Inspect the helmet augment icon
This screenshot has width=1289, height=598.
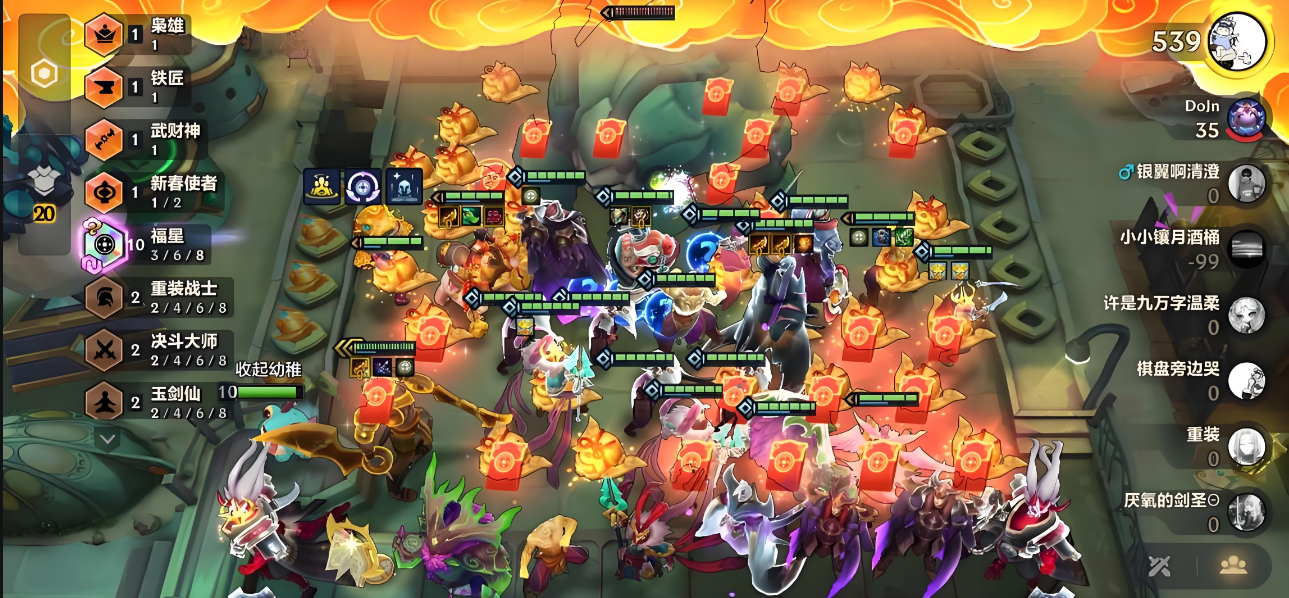click(x=404, y=186)
